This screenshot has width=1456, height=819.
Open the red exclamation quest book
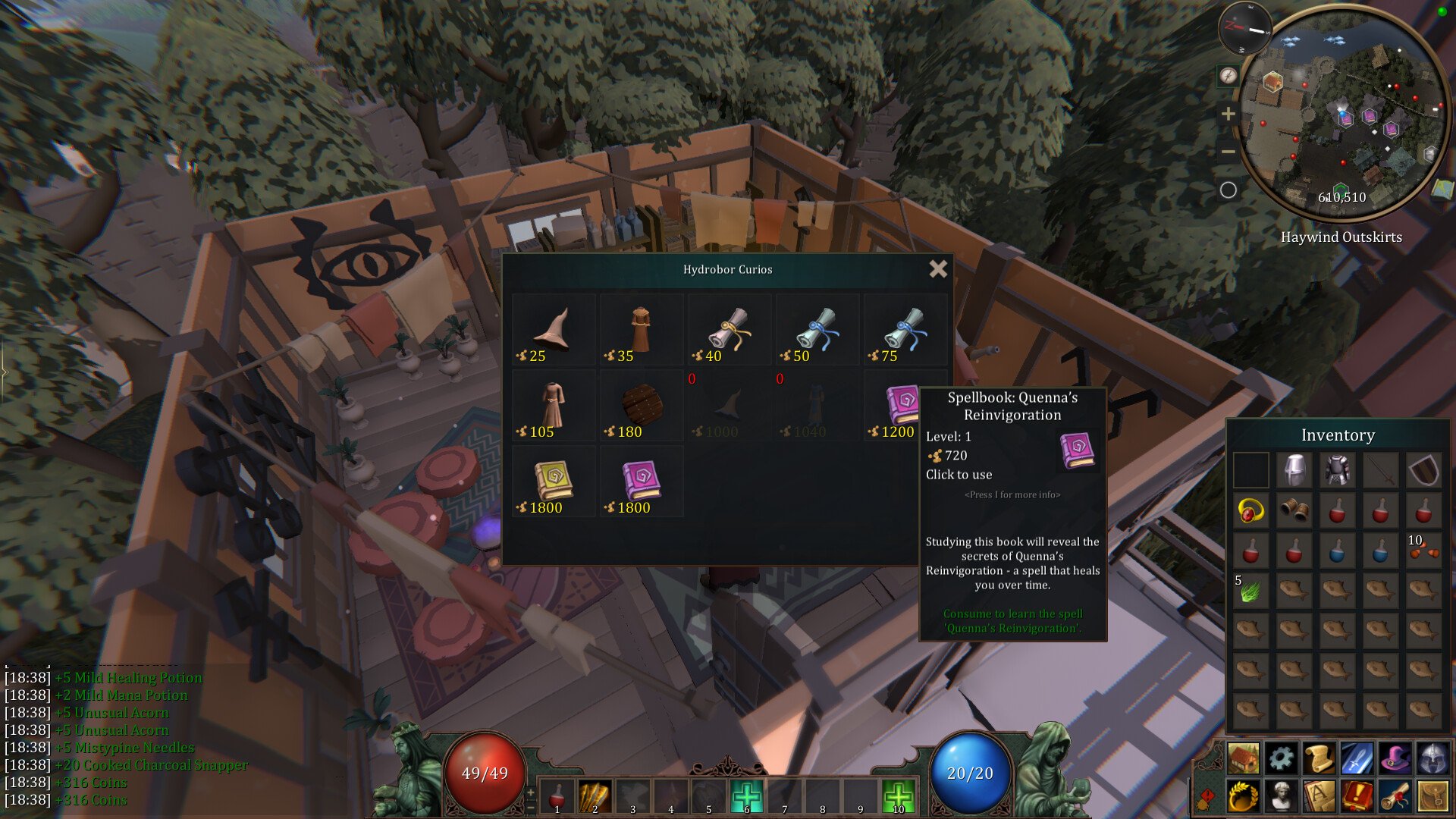[1357, 797]
